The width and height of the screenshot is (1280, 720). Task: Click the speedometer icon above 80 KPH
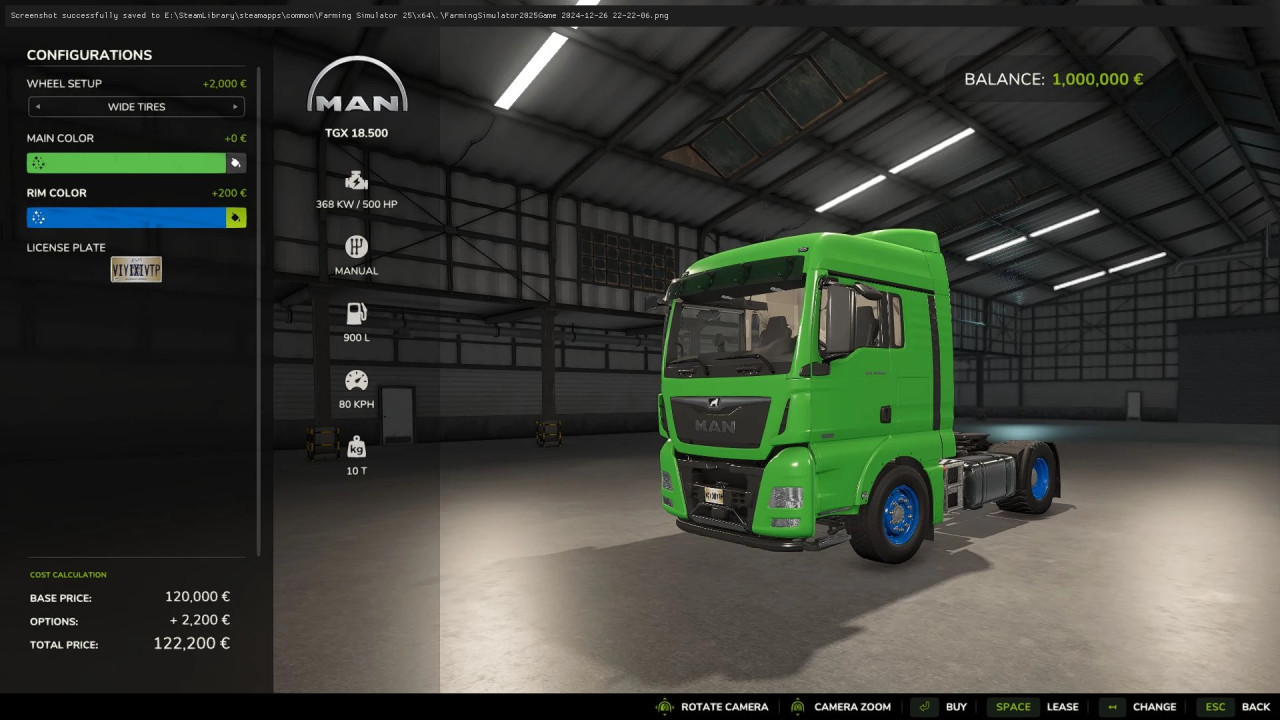356,379
